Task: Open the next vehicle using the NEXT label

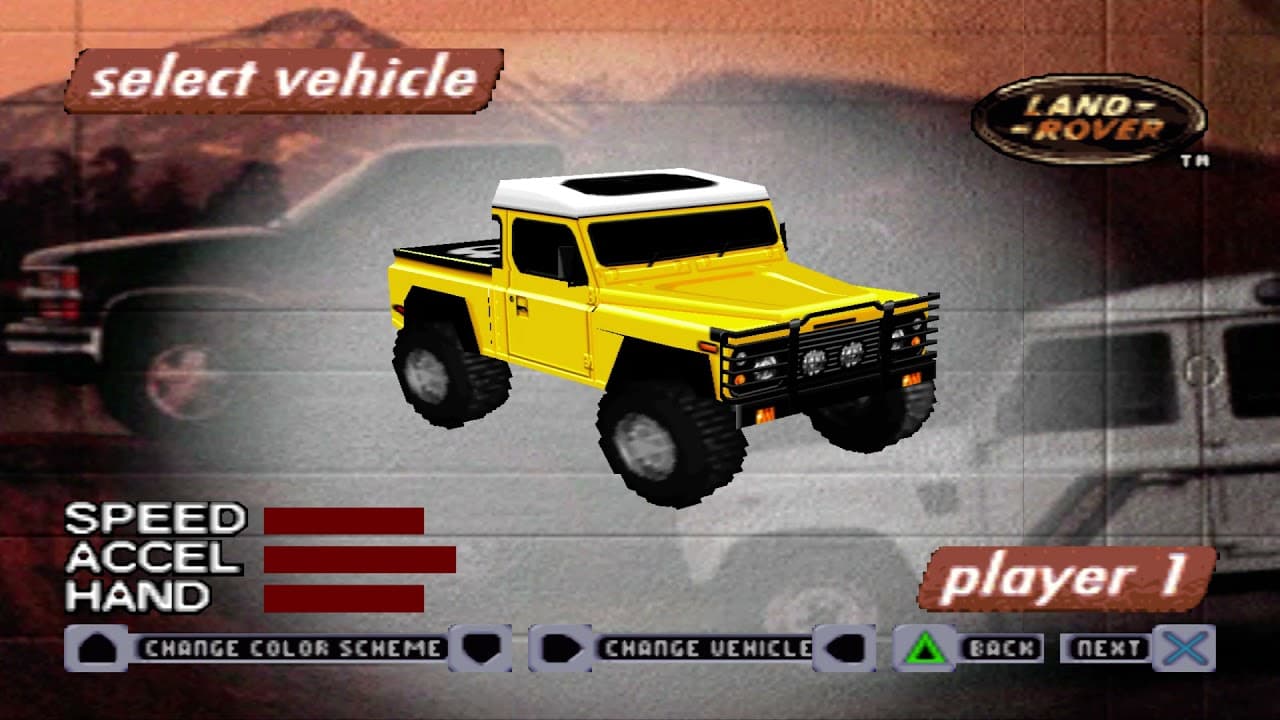Action: pos(1108,648)
